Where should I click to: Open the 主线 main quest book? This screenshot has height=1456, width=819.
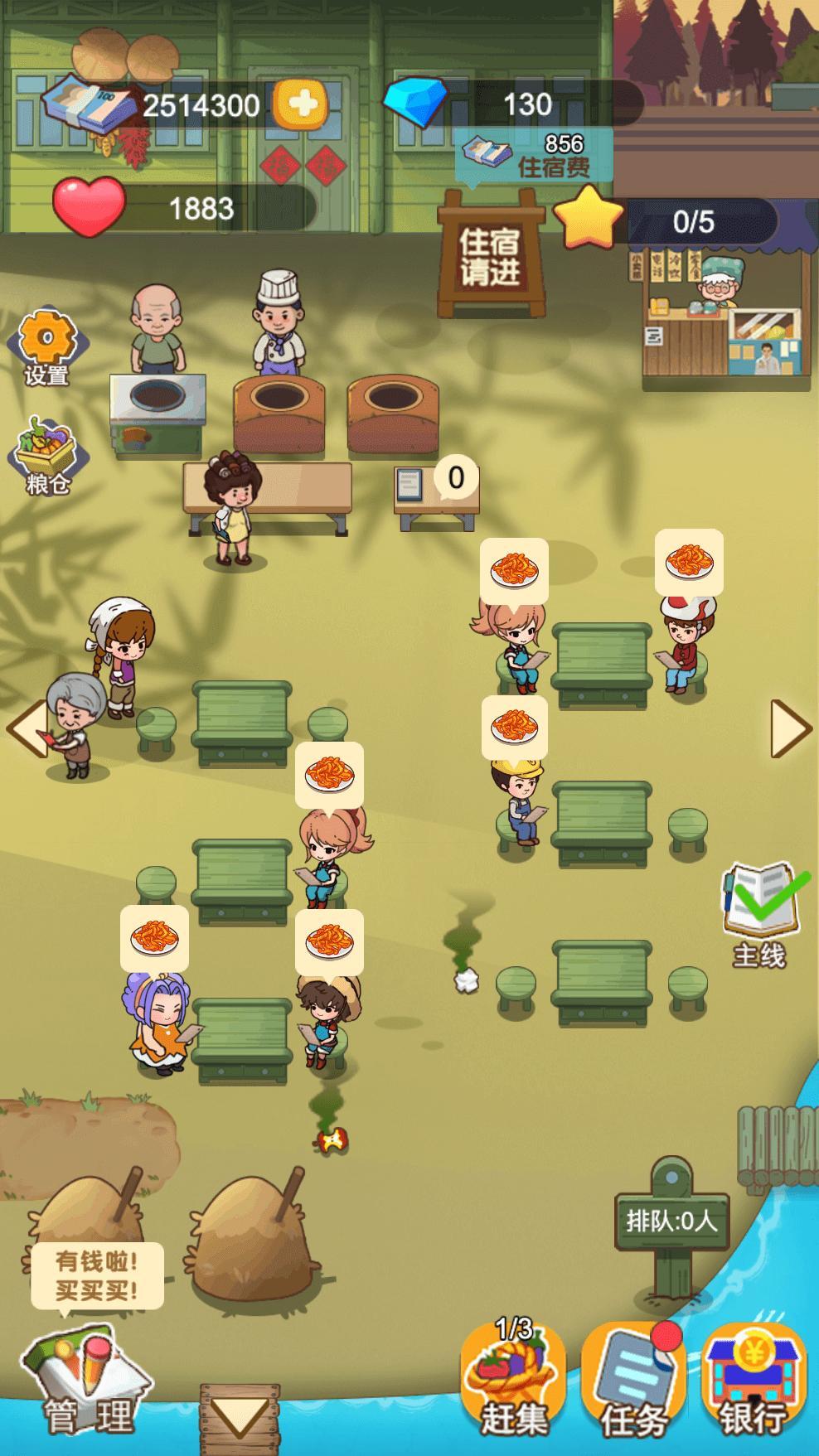click(x=760, y=913)
